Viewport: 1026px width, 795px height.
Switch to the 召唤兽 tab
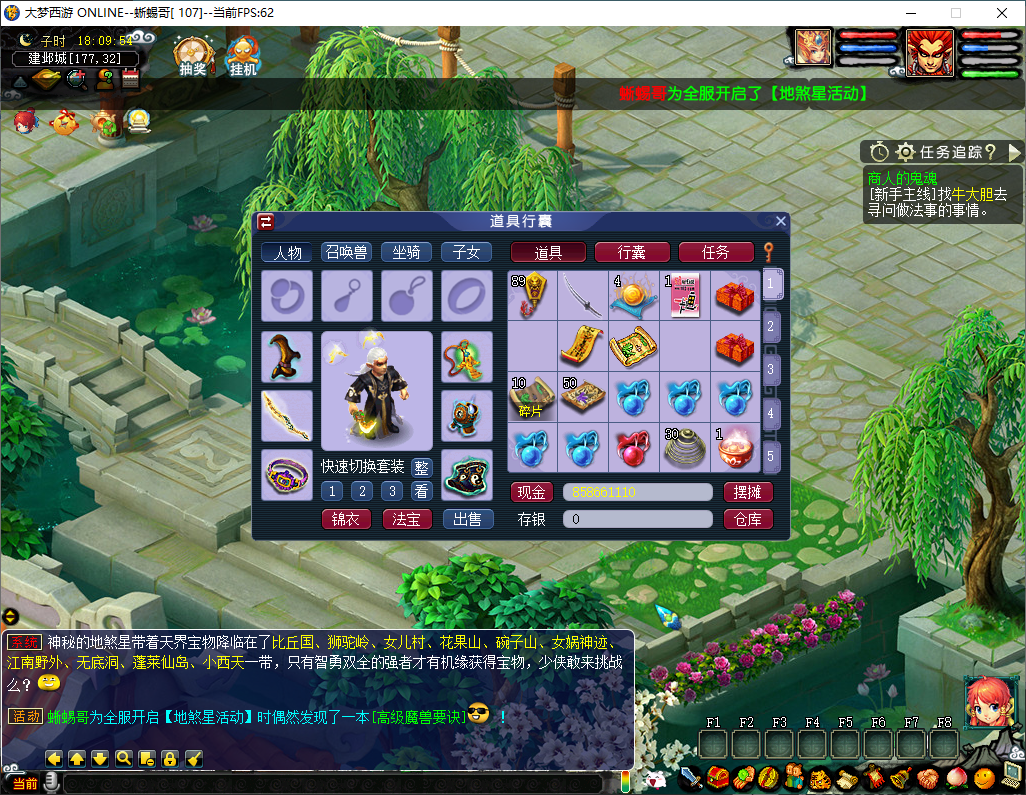point(346,252)
